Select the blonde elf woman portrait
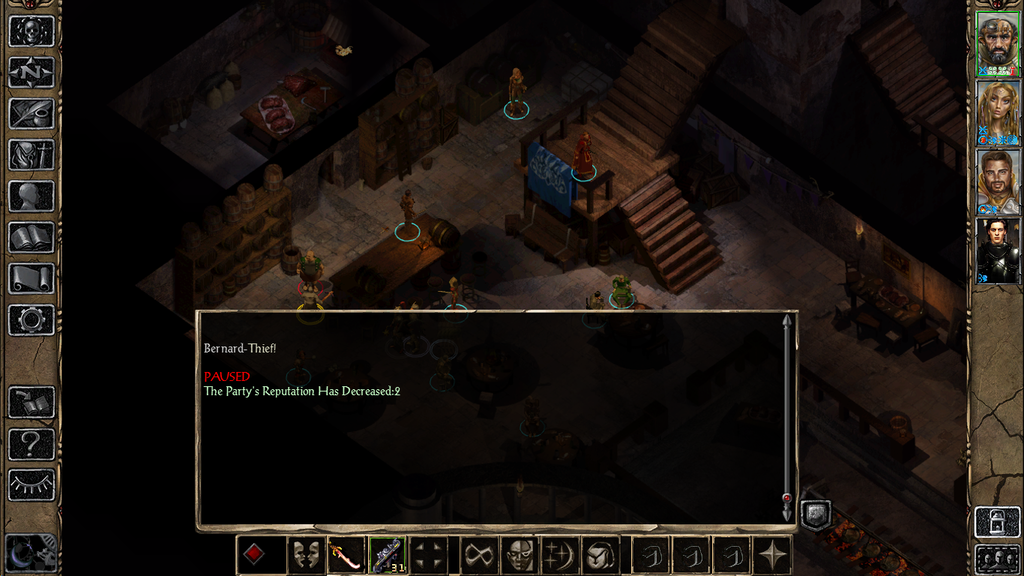 (x=997, y=113)
